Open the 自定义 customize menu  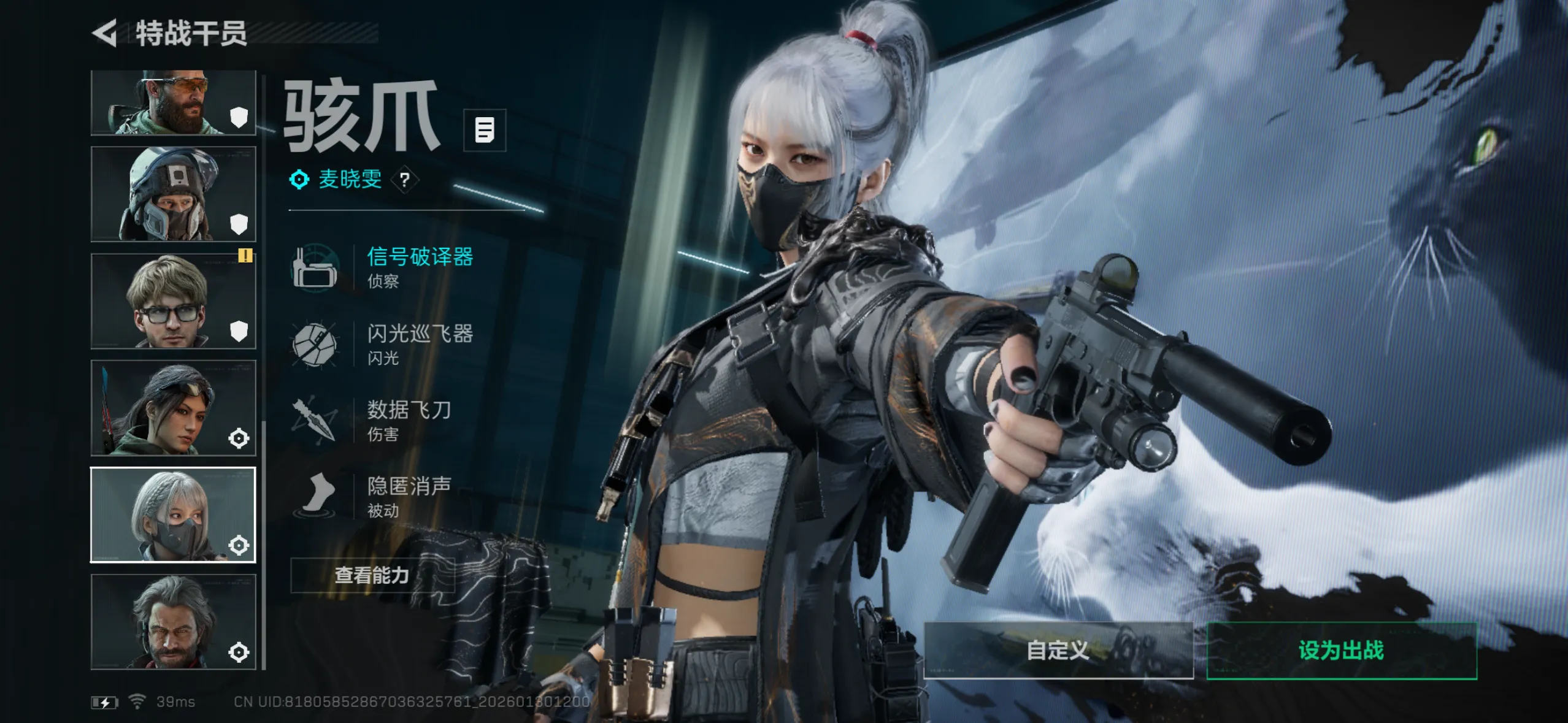[1058, 650]
